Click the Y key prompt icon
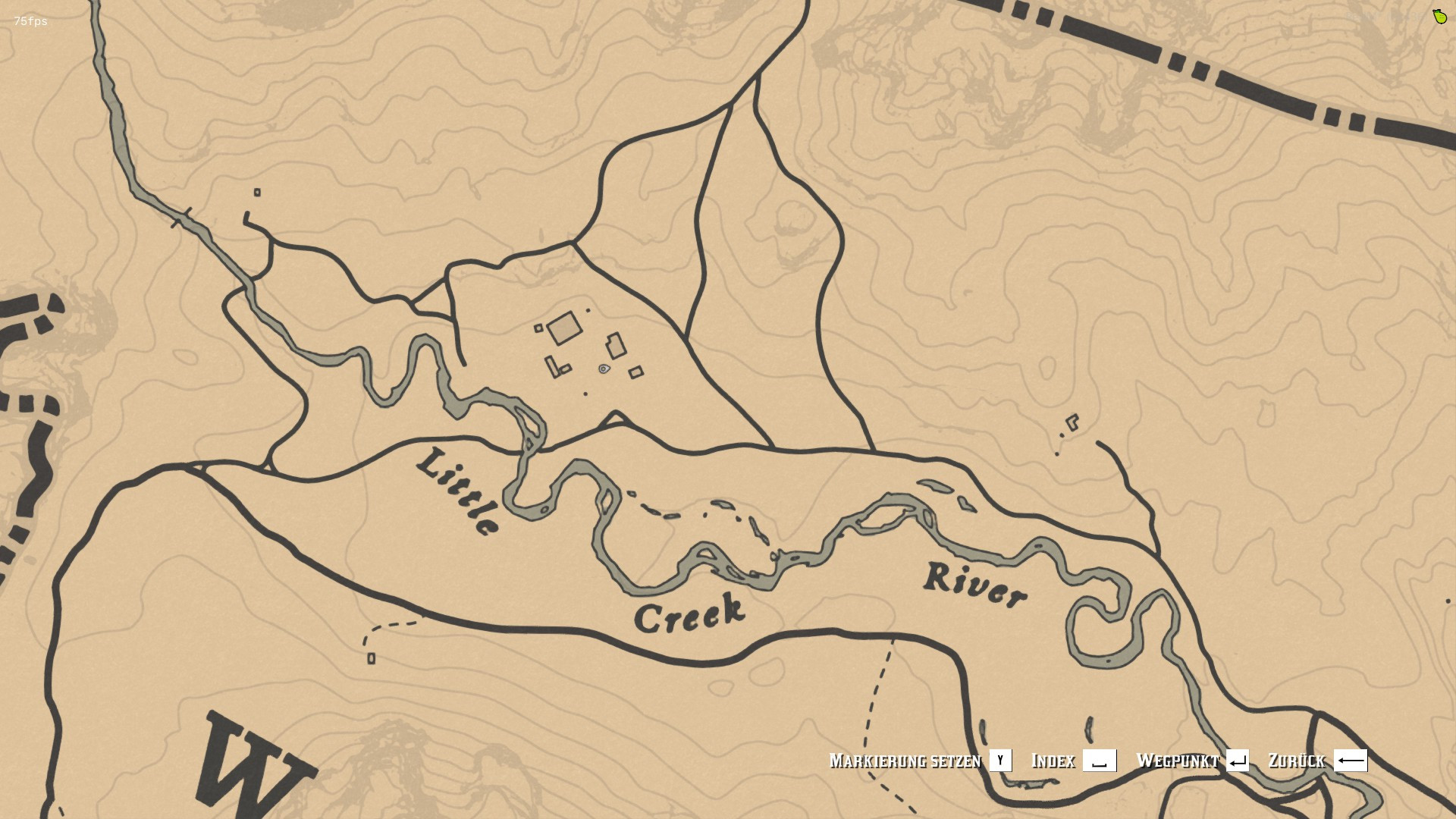This screenshot has width=1456, height=819. coord(1001,761)
